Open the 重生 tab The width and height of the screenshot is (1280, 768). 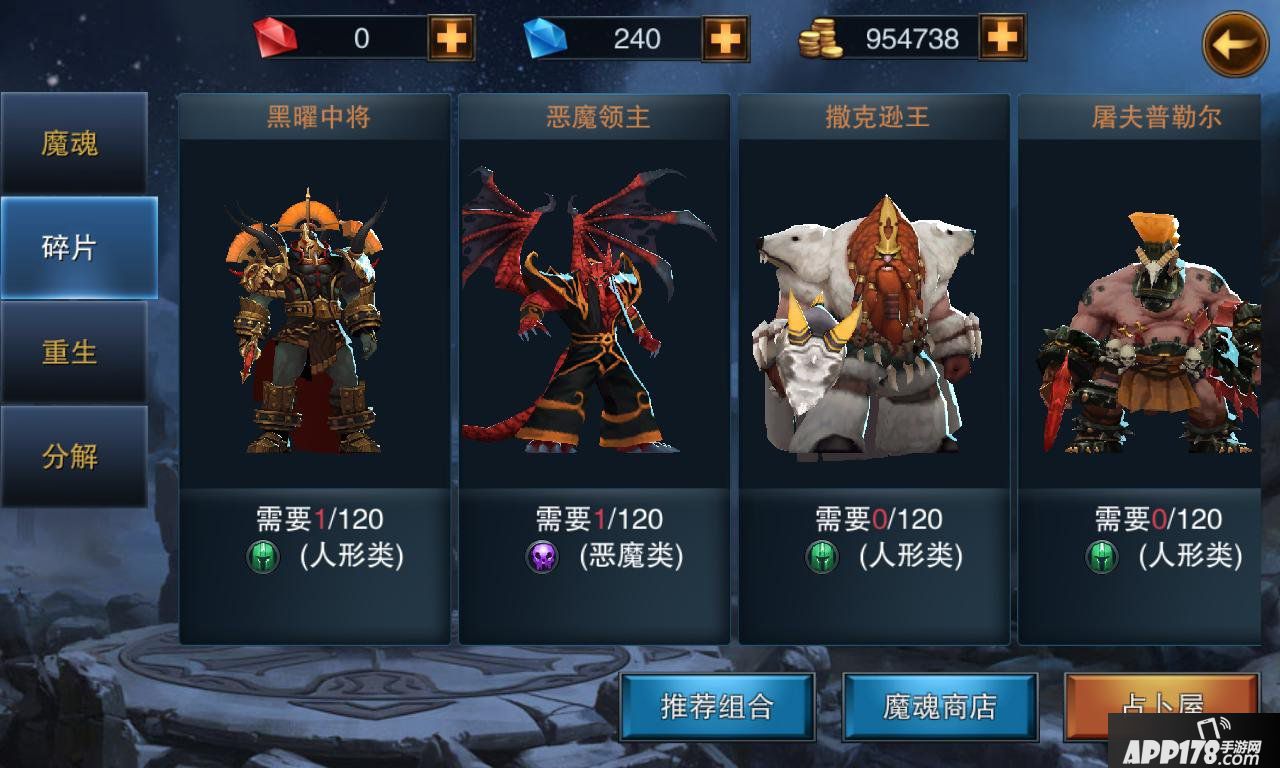tap(70, 350)
